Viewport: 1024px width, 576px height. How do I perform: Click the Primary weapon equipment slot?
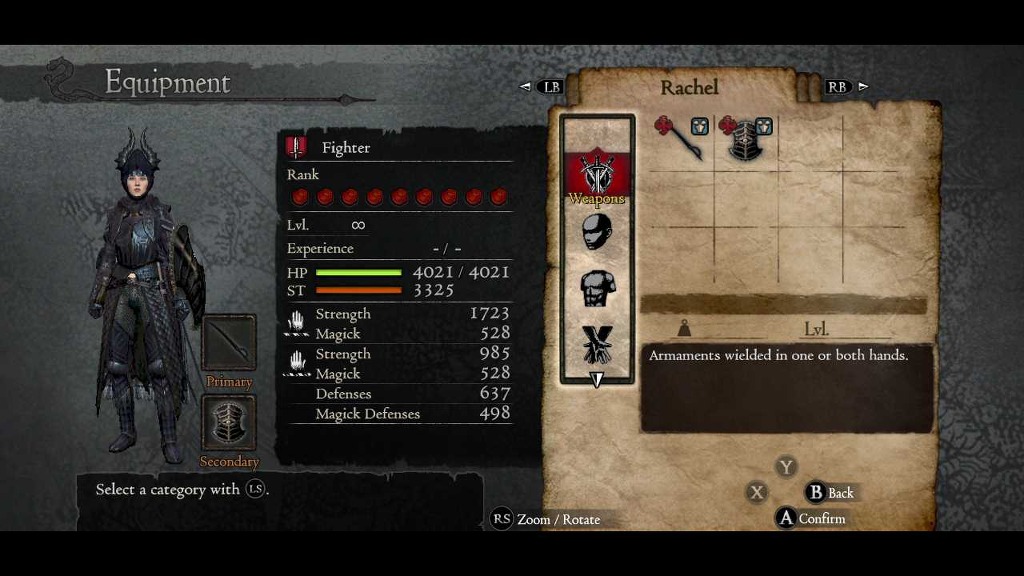tap(229, 343)
